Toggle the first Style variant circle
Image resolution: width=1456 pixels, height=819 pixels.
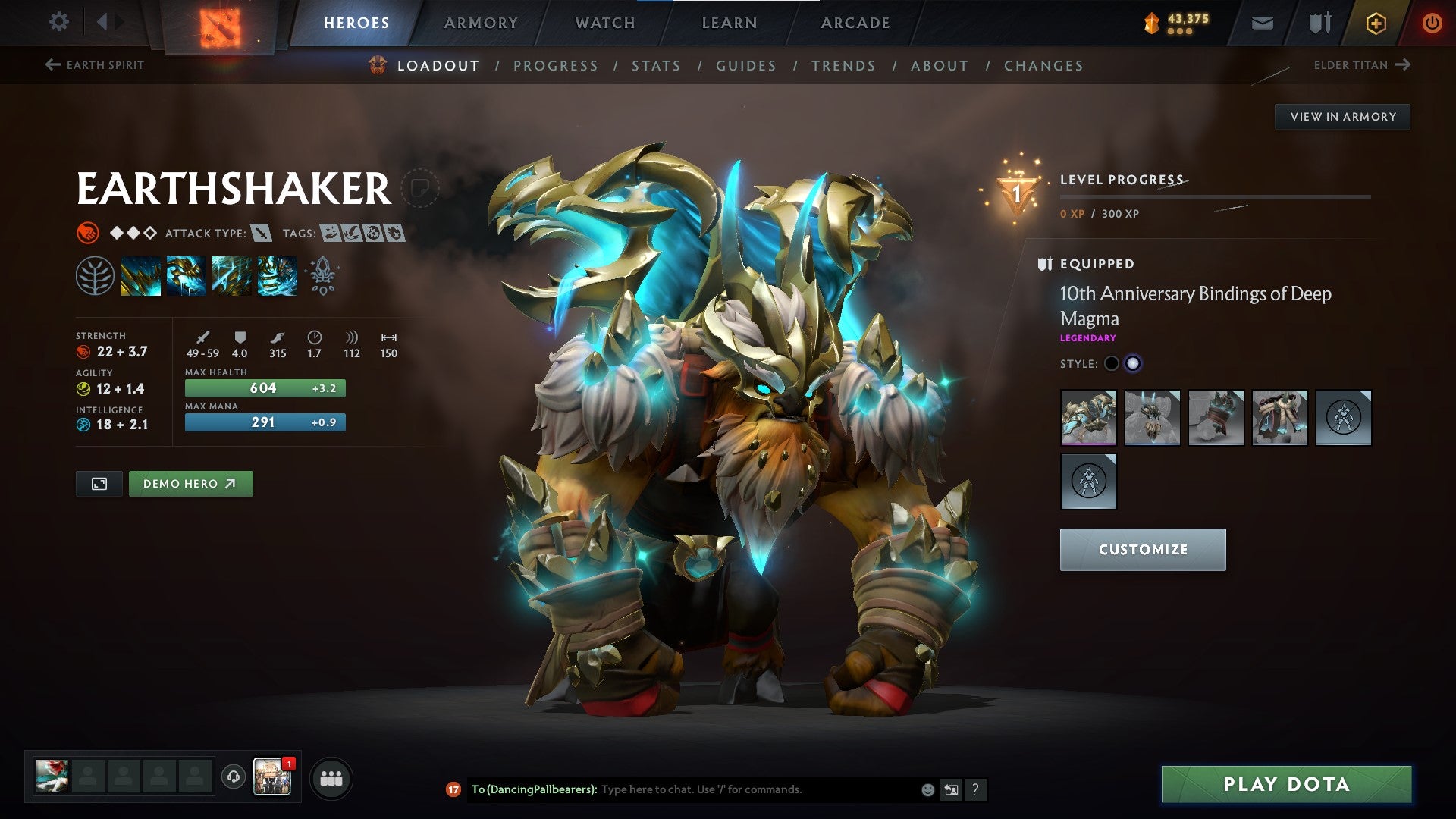coord(1111,363)
